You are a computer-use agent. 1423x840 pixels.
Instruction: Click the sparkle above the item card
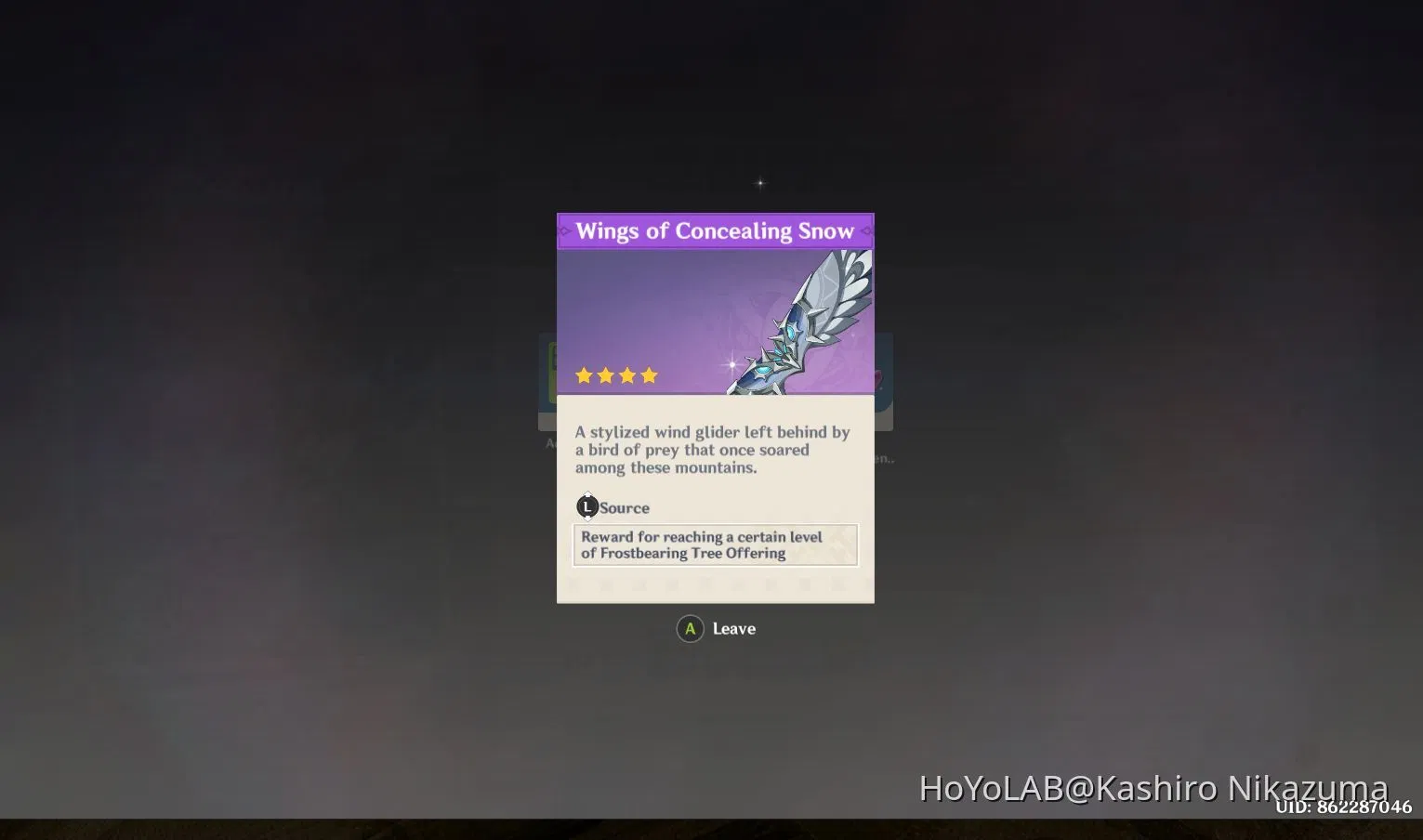759,182
